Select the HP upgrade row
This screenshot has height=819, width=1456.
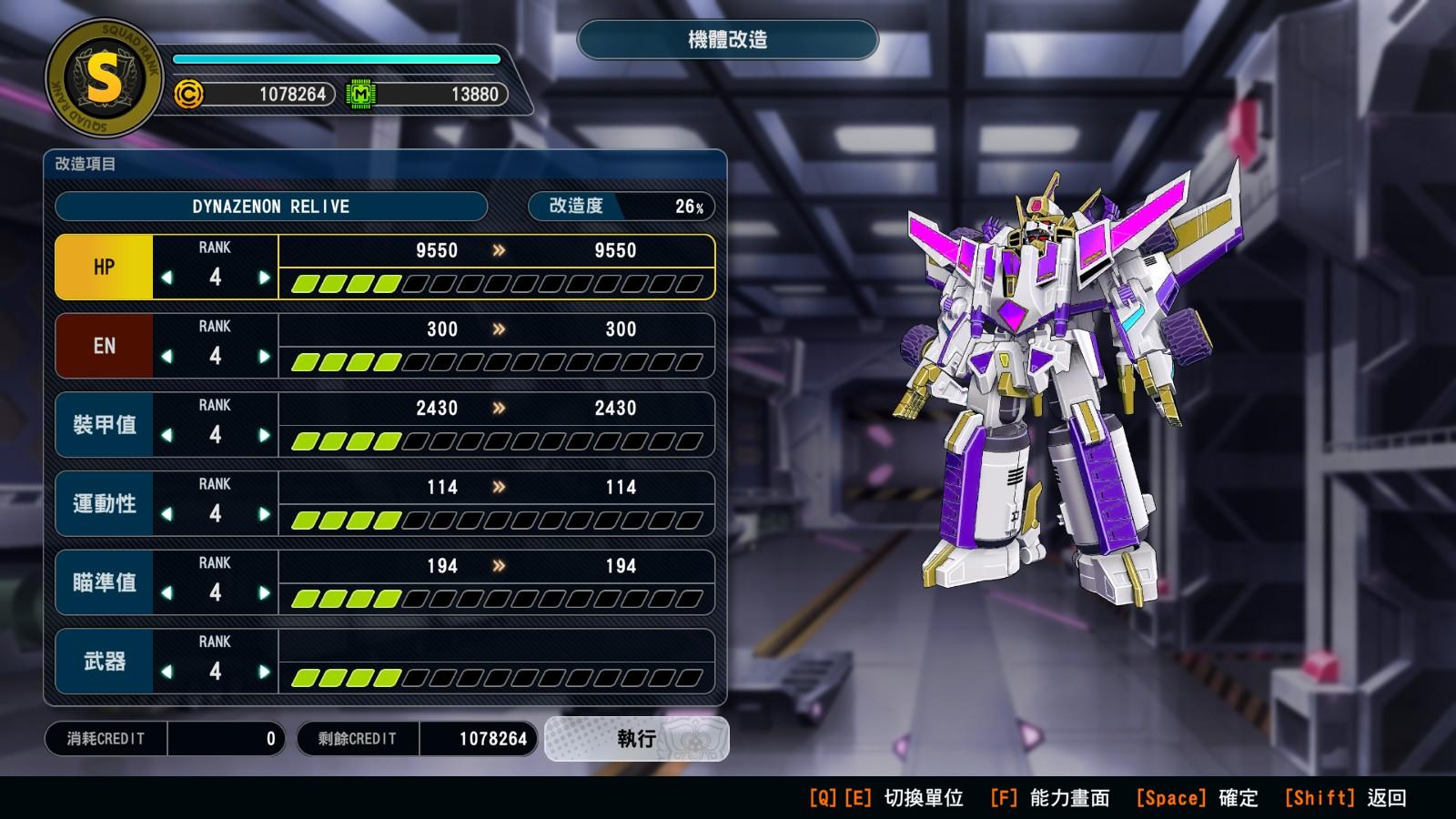pyautogui.click(x=104, y=267)
